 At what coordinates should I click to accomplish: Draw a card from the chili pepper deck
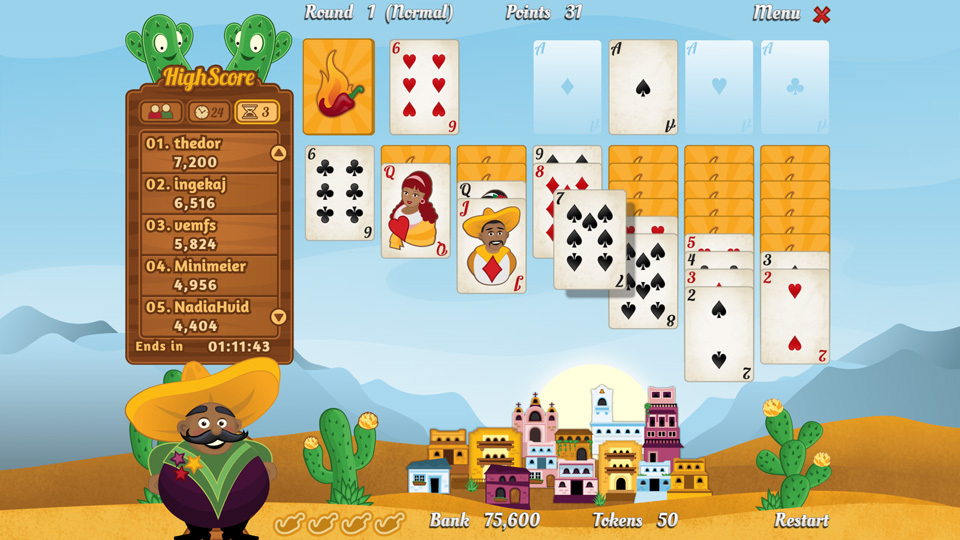(338, 87)
